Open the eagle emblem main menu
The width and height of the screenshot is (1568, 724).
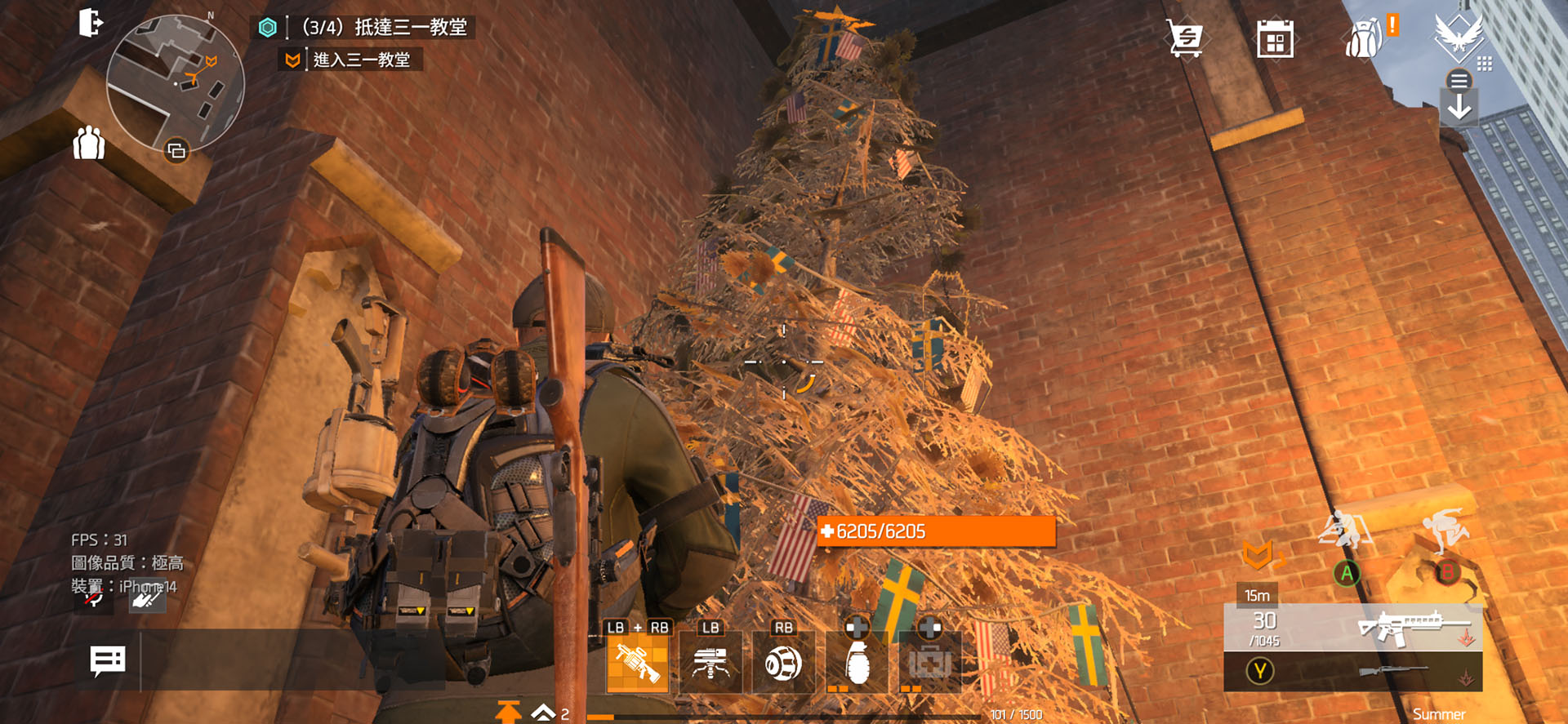1459,37
